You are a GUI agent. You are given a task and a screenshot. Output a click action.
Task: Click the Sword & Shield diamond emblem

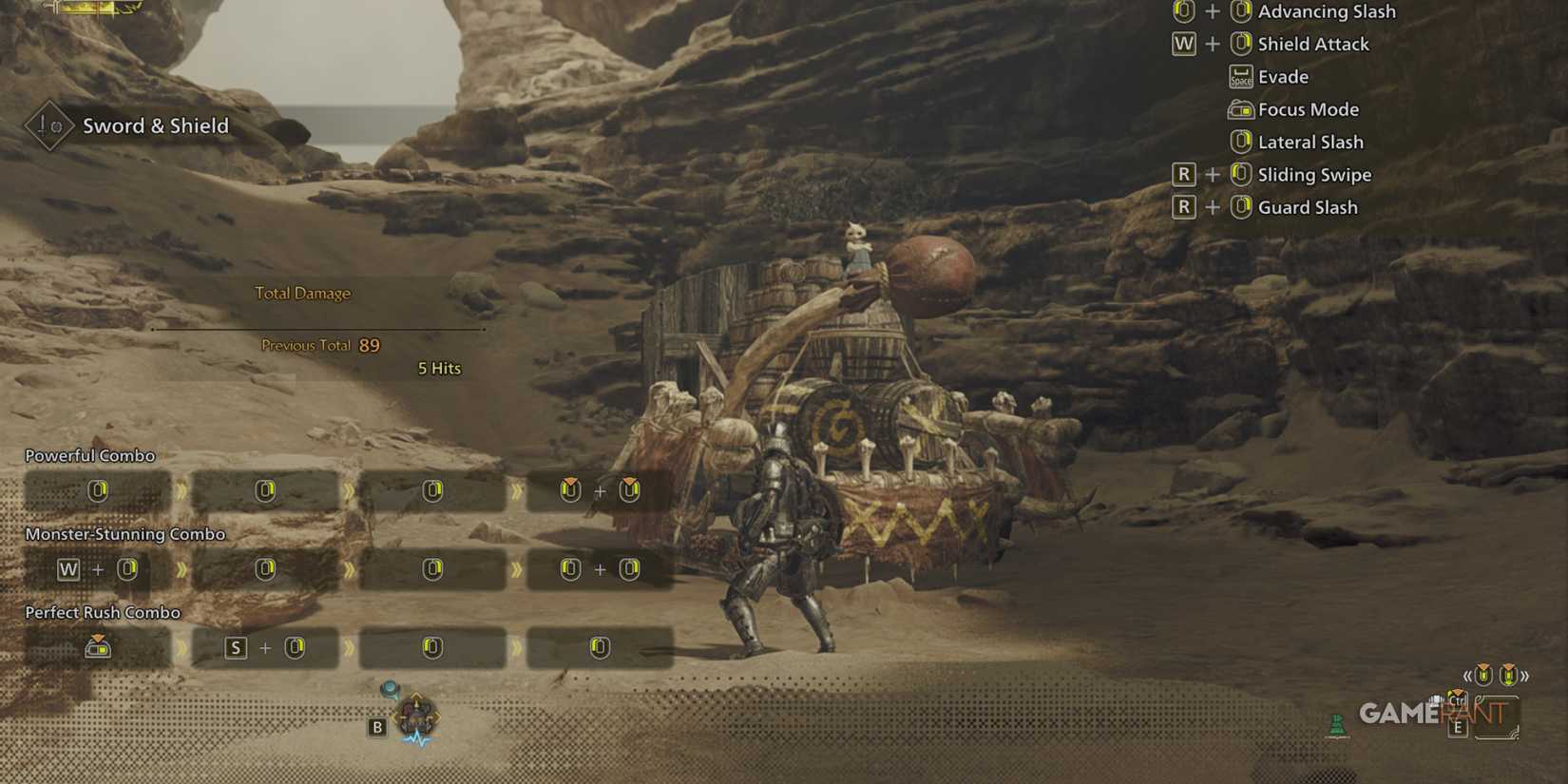click(49, 124)
